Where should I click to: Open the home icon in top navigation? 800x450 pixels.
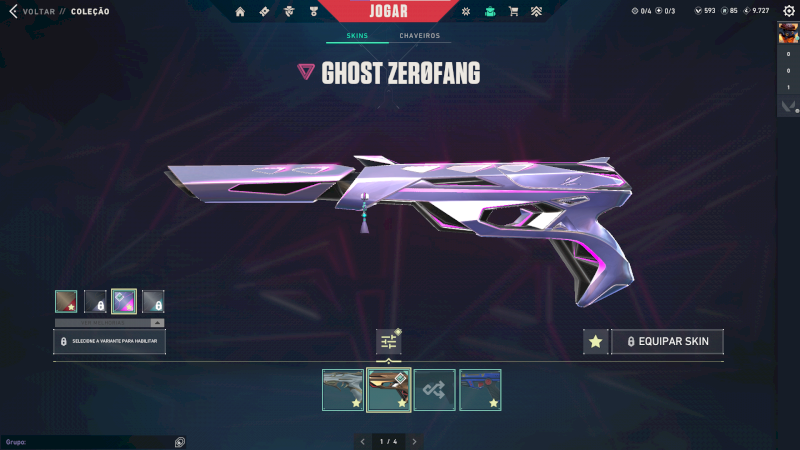coord(240,12)
